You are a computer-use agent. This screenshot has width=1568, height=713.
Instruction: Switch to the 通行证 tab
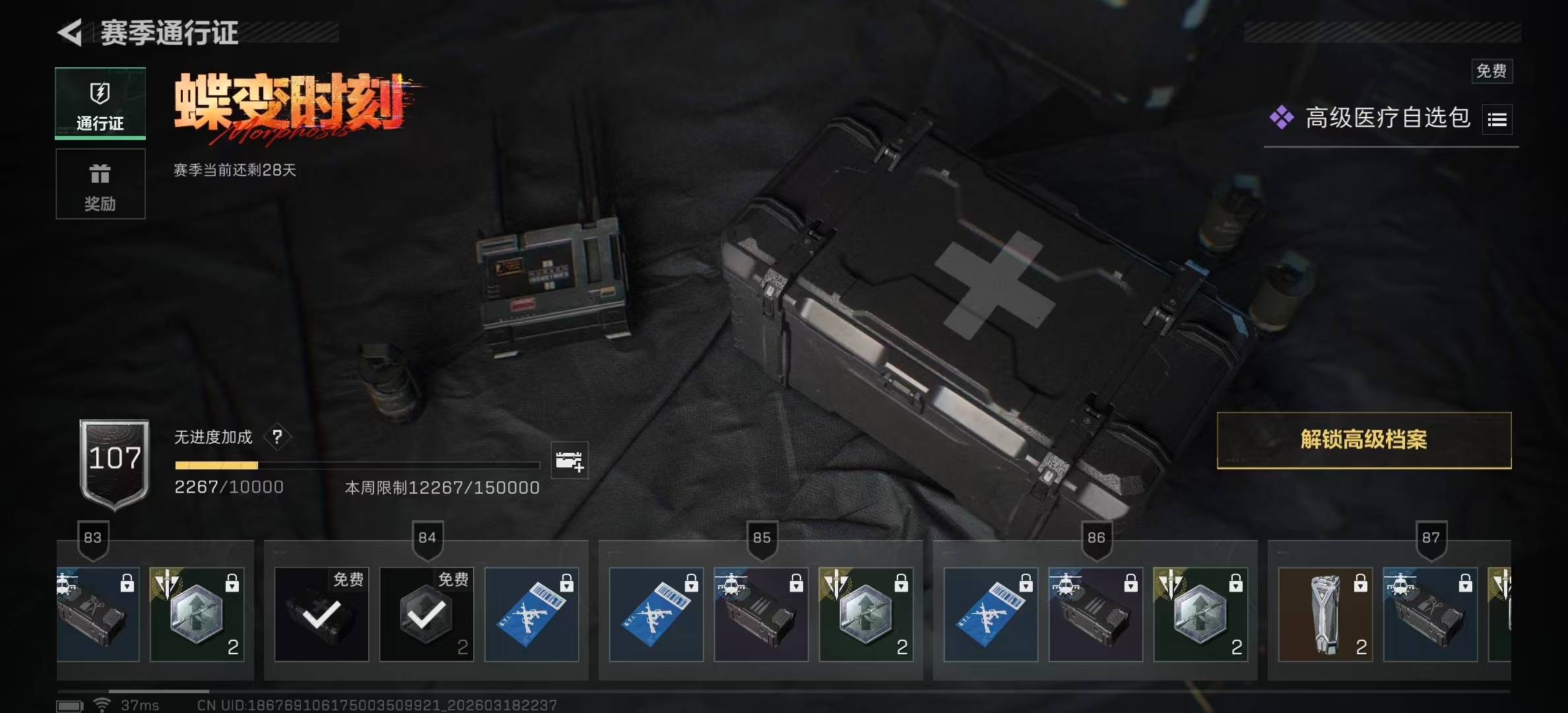pos(100,104)
